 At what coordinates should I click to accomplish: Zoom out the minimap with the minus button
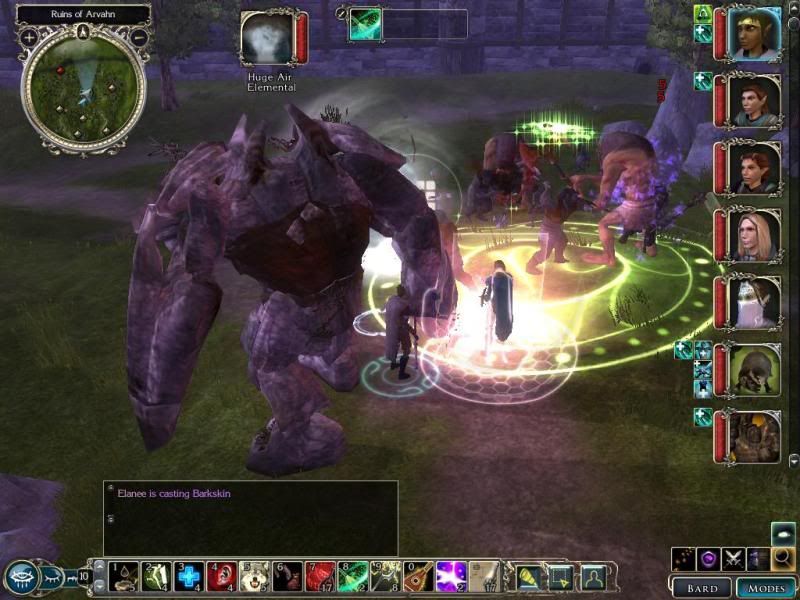(139, 37)
